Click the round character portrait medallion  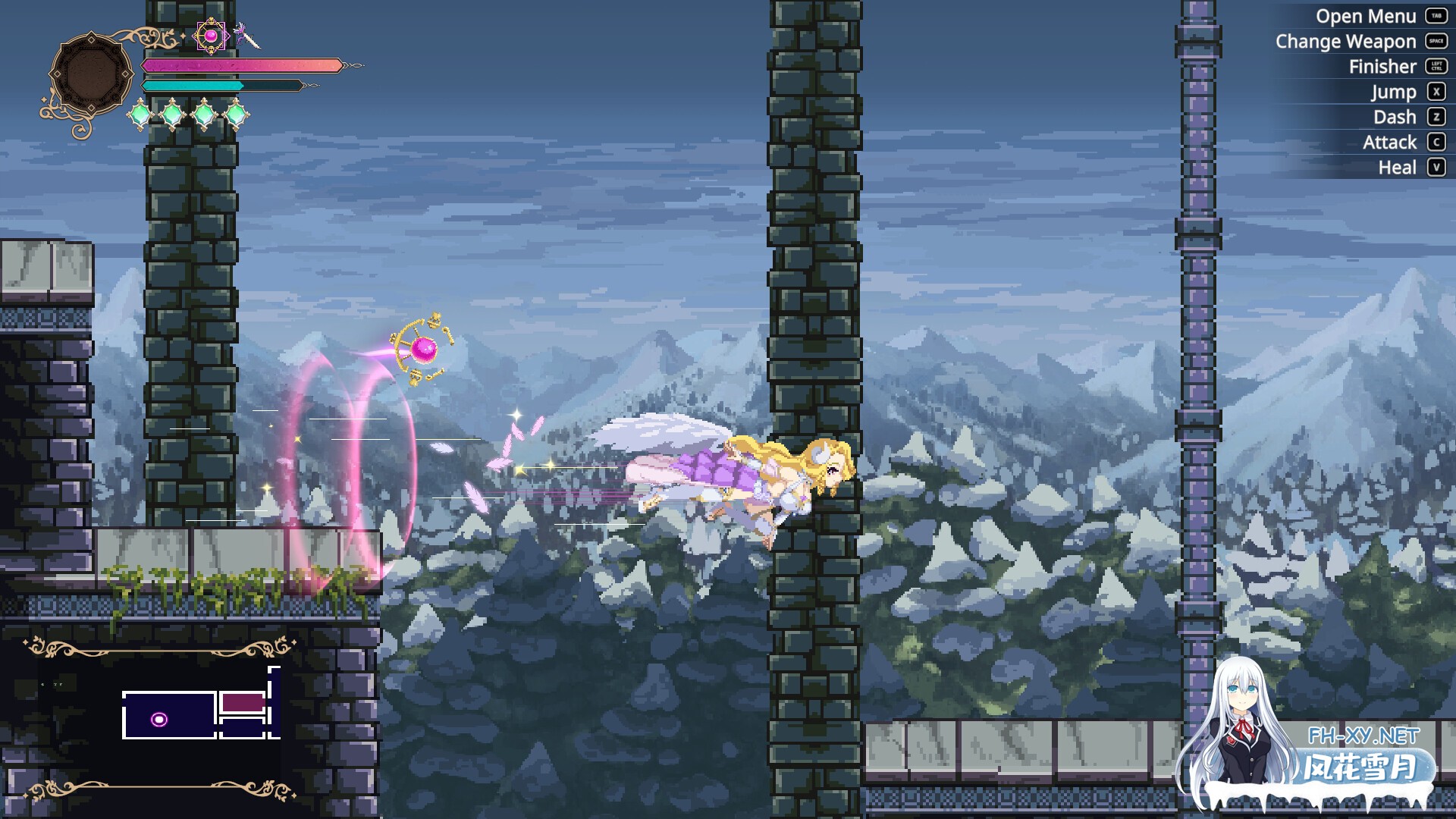point(91,75)
